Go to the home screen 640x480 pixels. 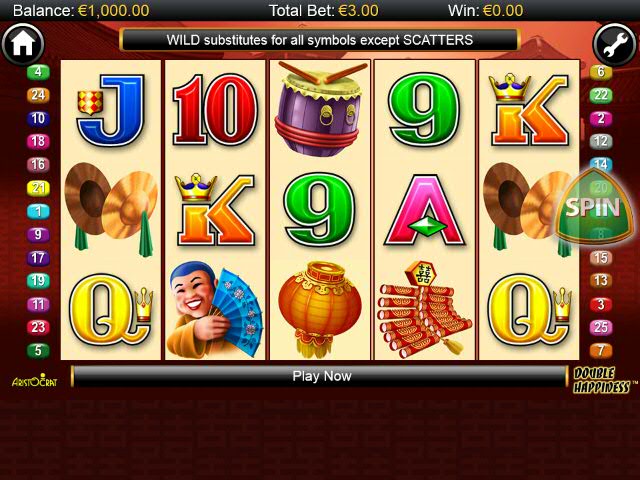click(x=22, y=45)
